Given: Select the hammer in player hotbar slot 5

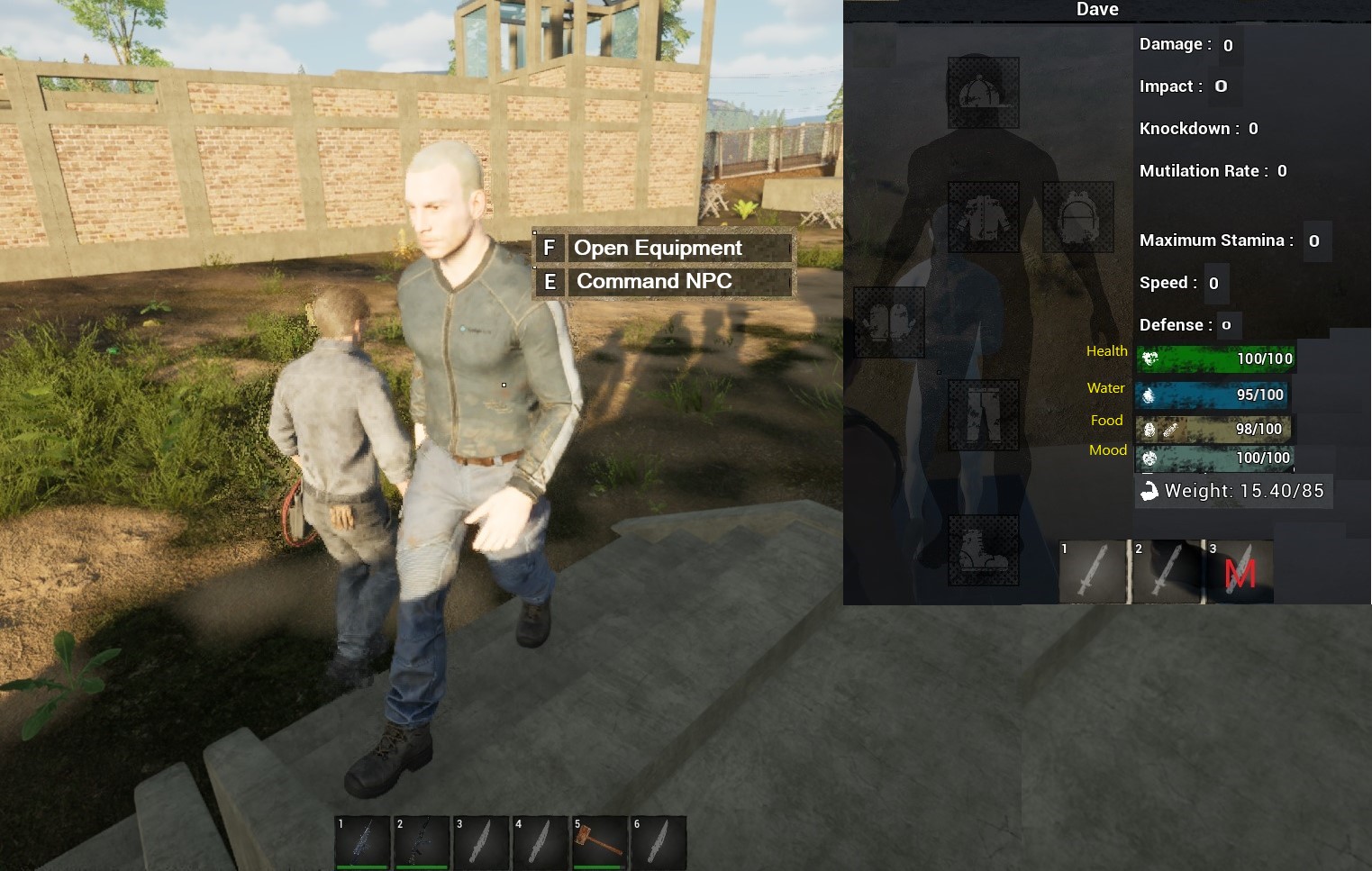Looking at the screenshot, I should point(598,843).
